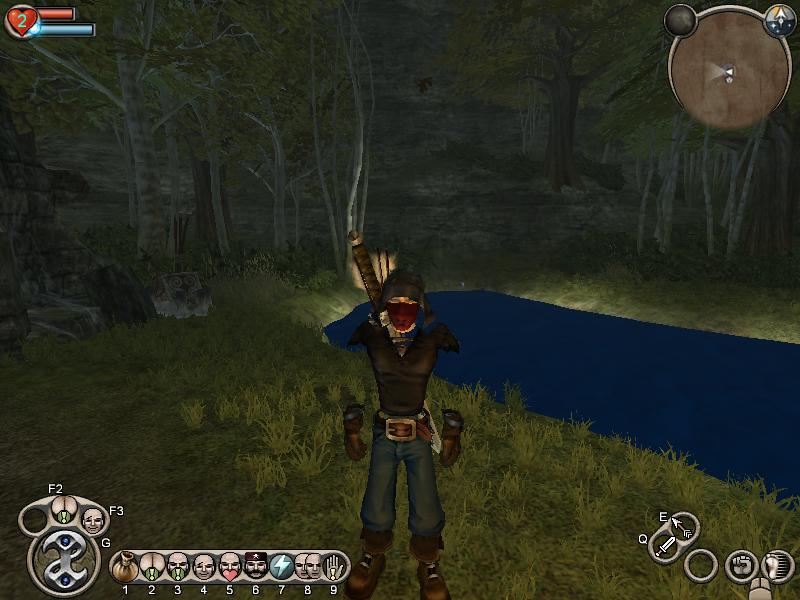Use the heart flirt expression in slot 5

[x=230, y=567]
